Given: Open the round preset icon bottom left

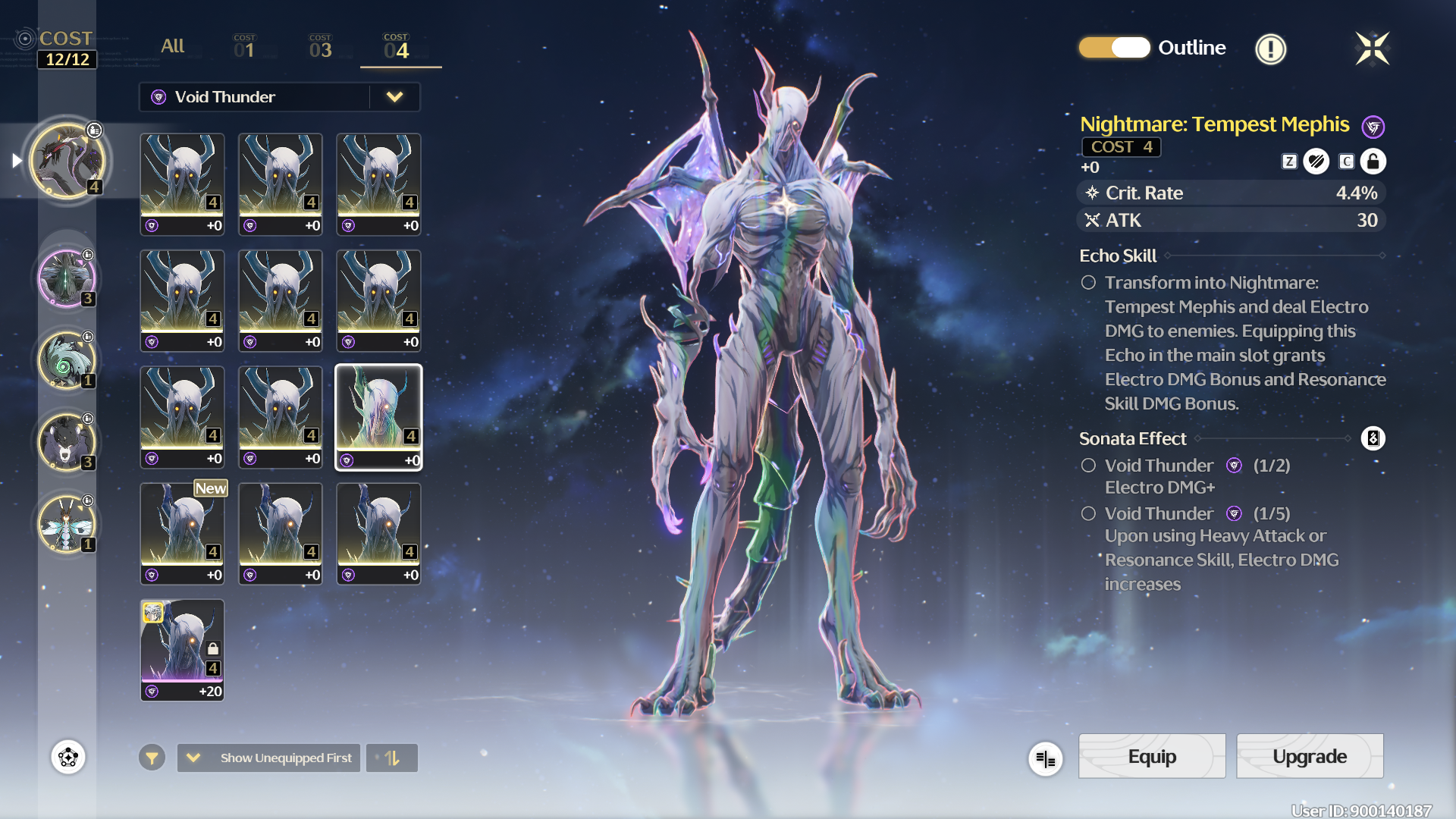Looking at the screenshot, I should coord(68,757).
